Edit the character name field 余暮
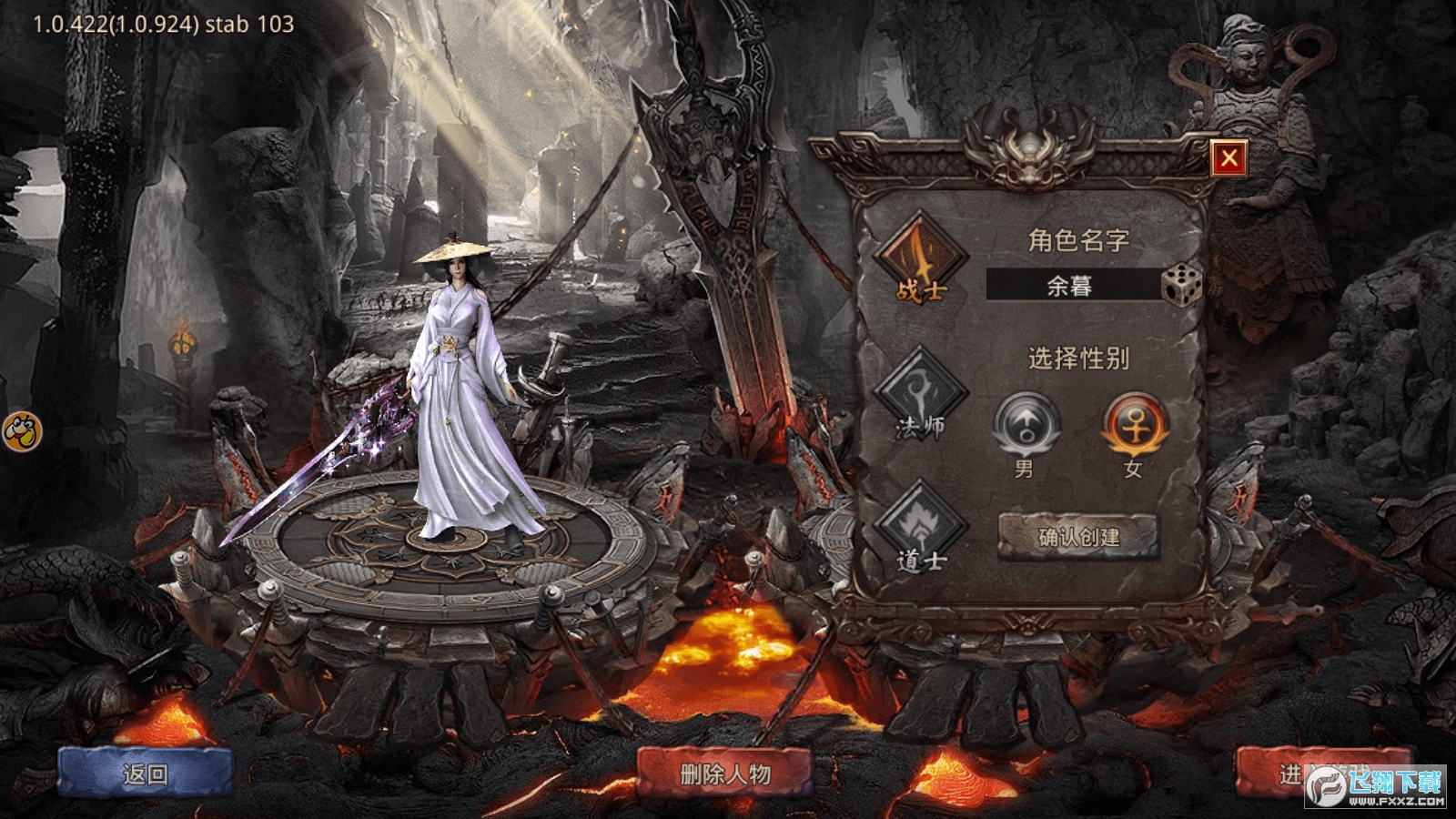 (x=1070, y=286)
